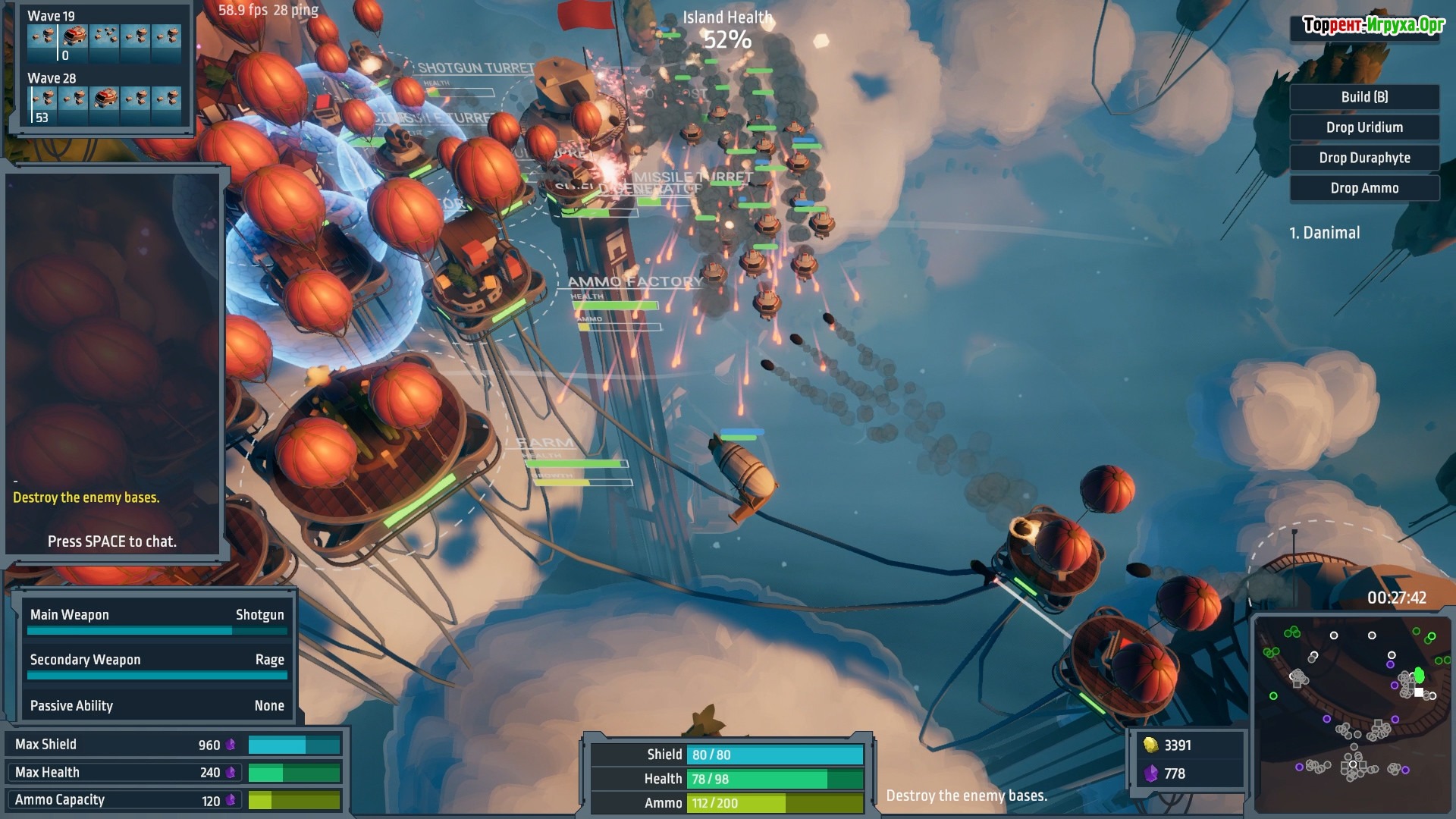The height and width of the screenshot is (819, 1456).
Task: Open the Passive Ability row
Action: tap(157, 706)
